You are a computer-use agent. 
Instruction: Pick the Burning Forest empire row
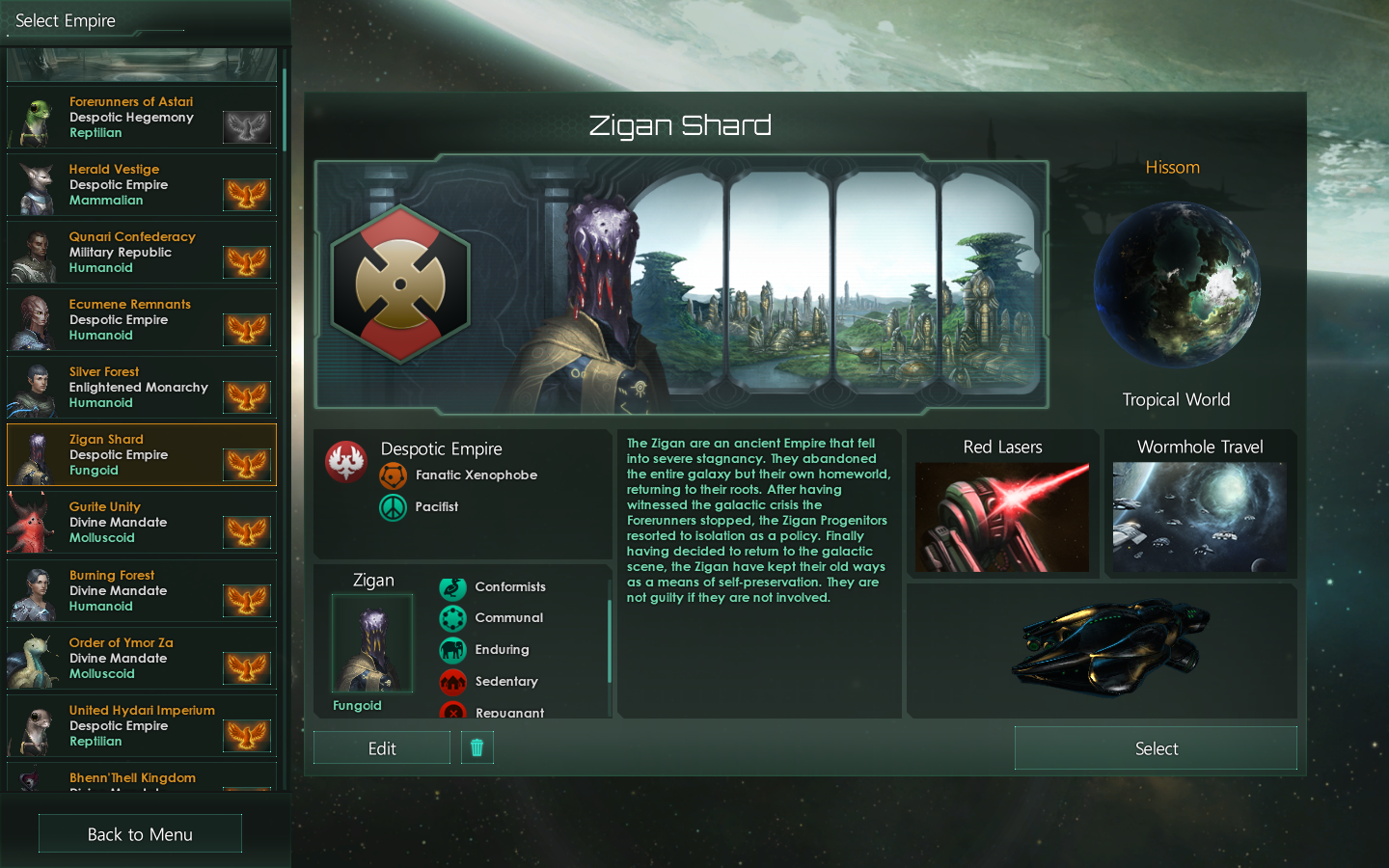[x=141, y=590]
